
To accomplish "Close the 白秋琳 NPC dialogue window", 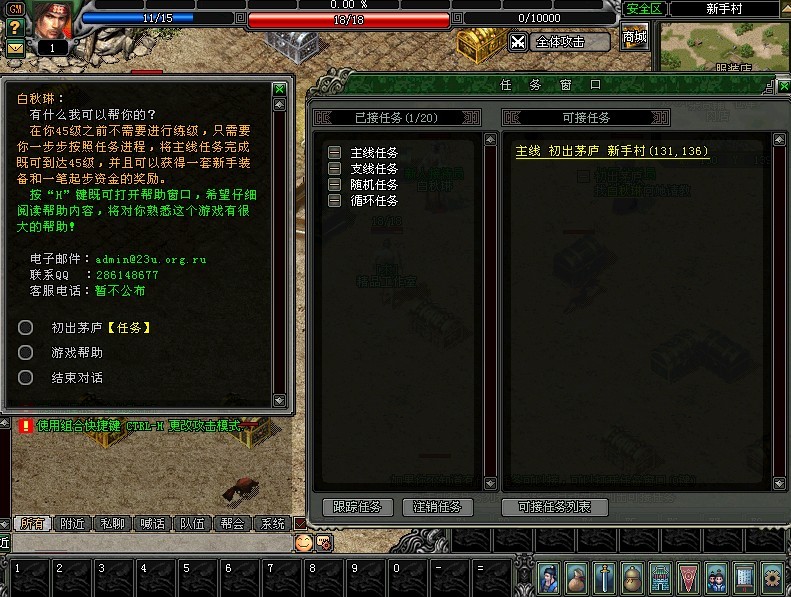I will (280, 89).
